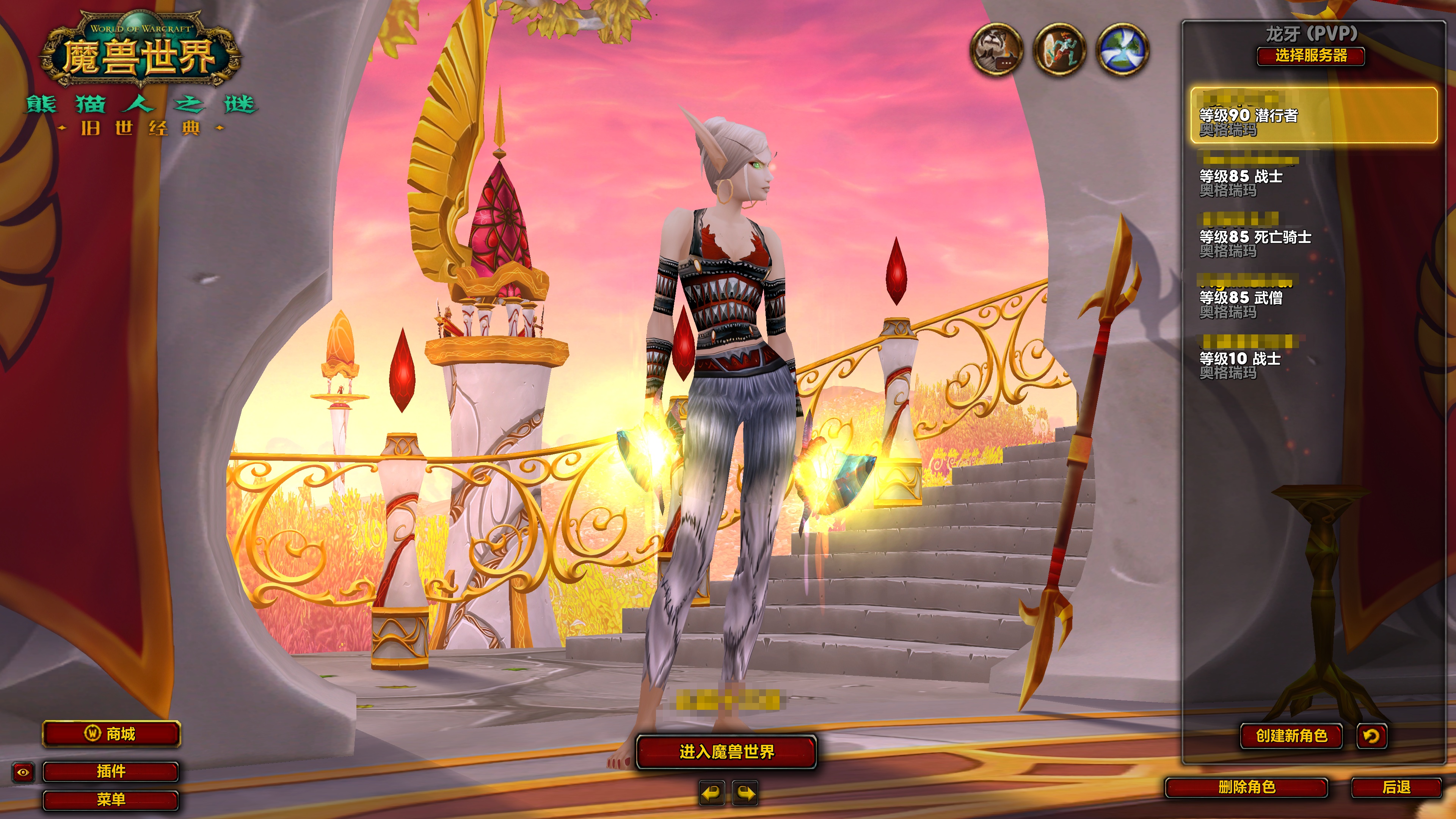Select the level 90 潜行者 character
Screen dimensions: 1456x819
(x=1313, y=115)
